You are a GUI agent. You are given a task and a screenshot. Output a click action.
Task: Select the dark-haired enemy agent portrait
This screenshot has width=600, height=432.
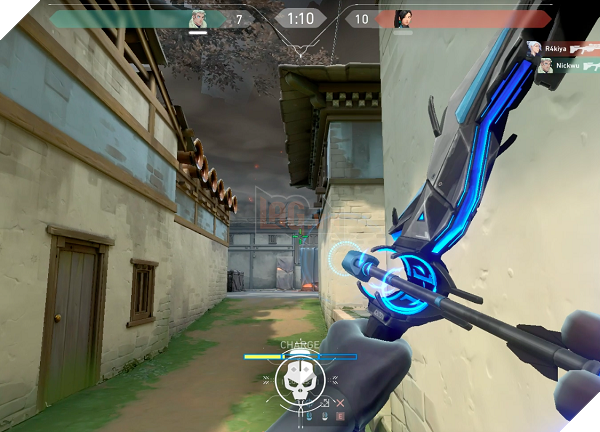click(403, 19)
